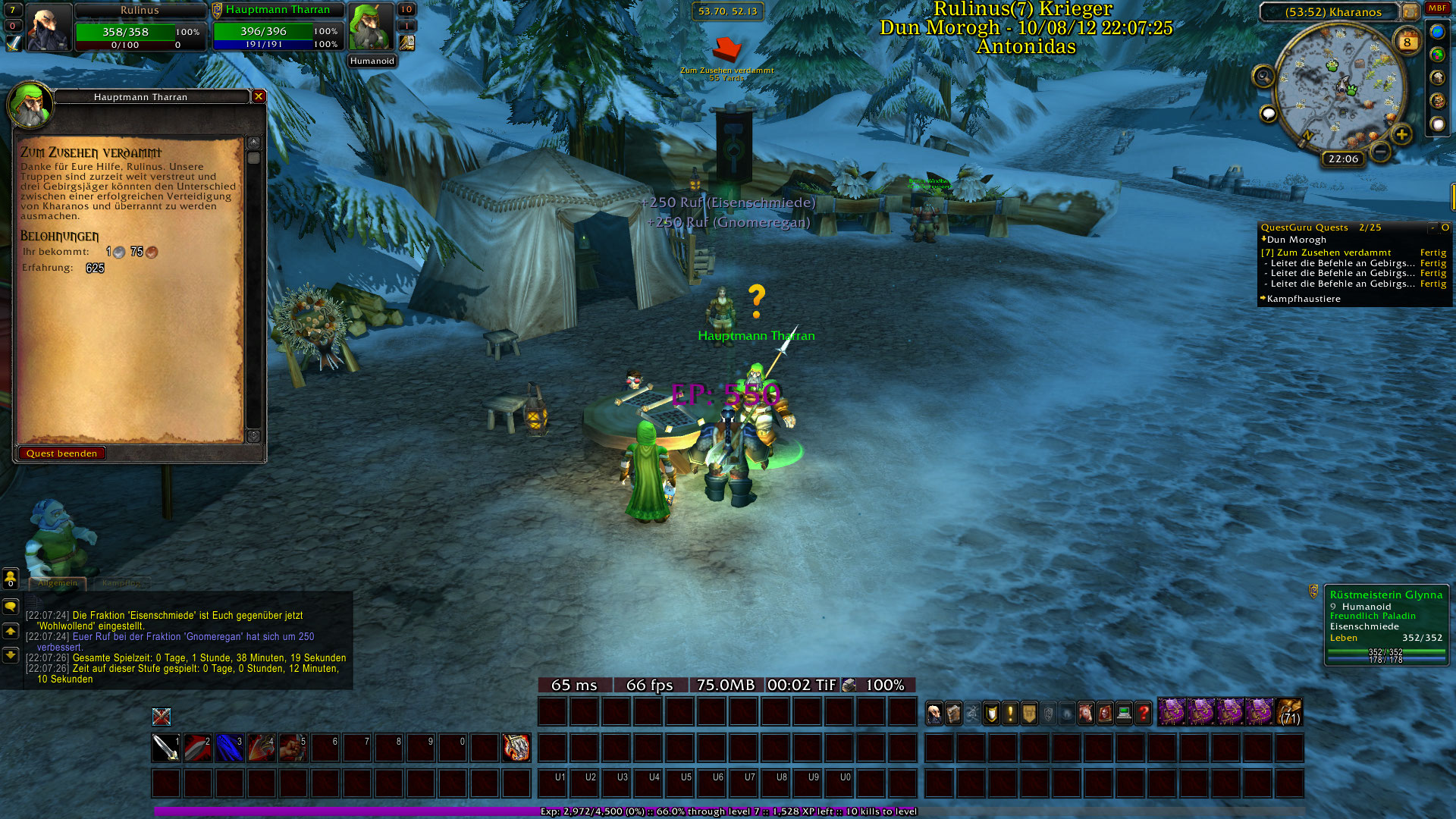Expand the Kampfhaustiere tracker header
The height and width of the screenshot is (819, 1456).
tap(1303, 299)
